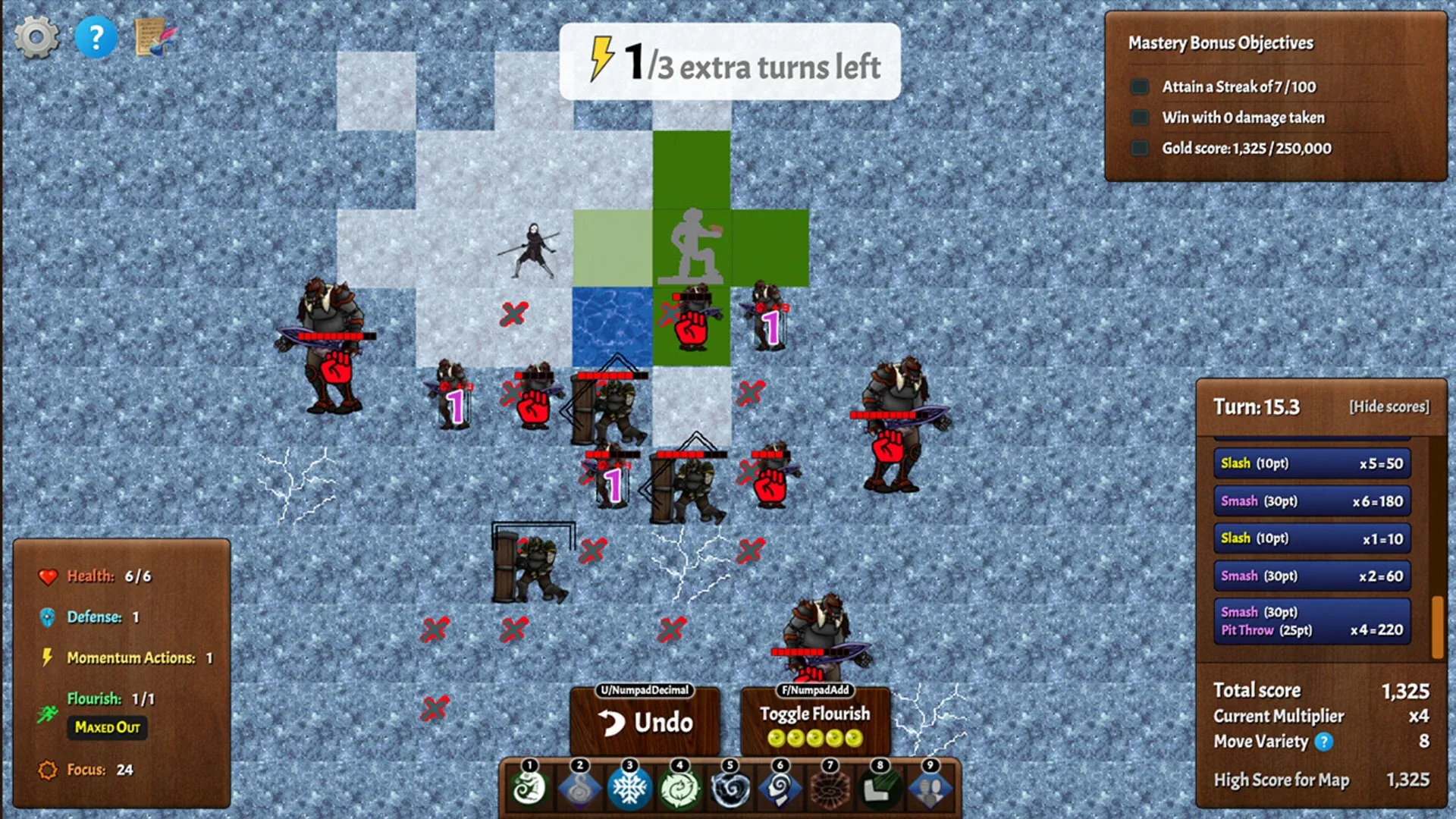
Task: Select ability 1, the chameleon skill
Action: coord(531,789)
